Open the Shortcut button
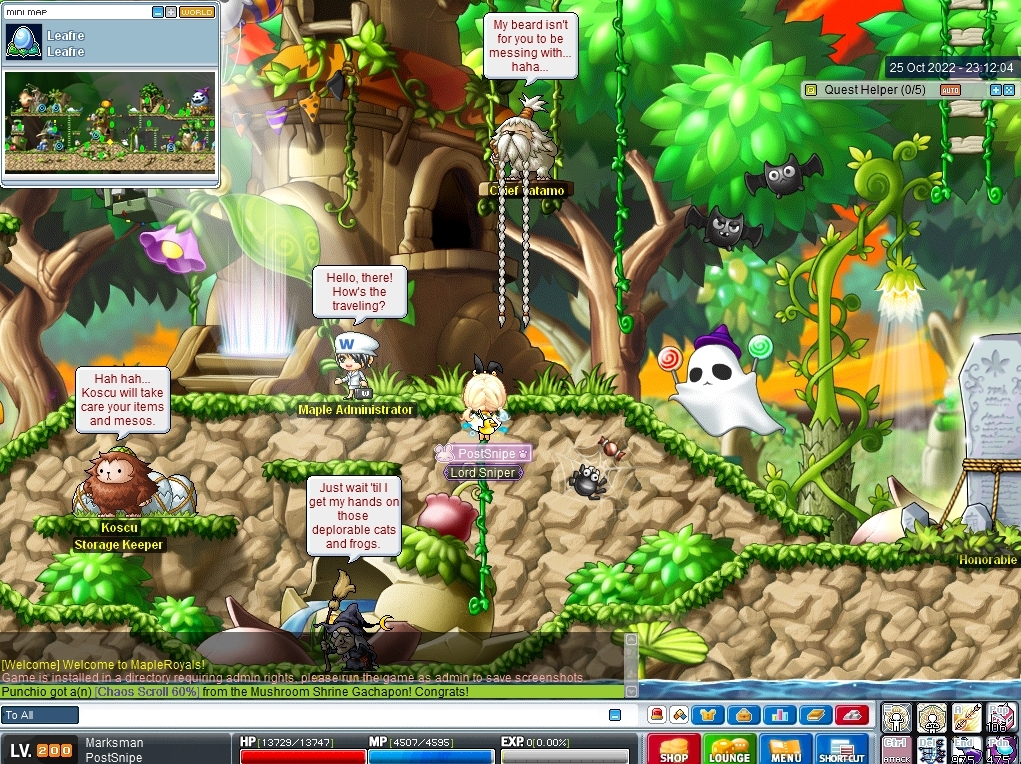1021x764 pixels. pos(841,749)
